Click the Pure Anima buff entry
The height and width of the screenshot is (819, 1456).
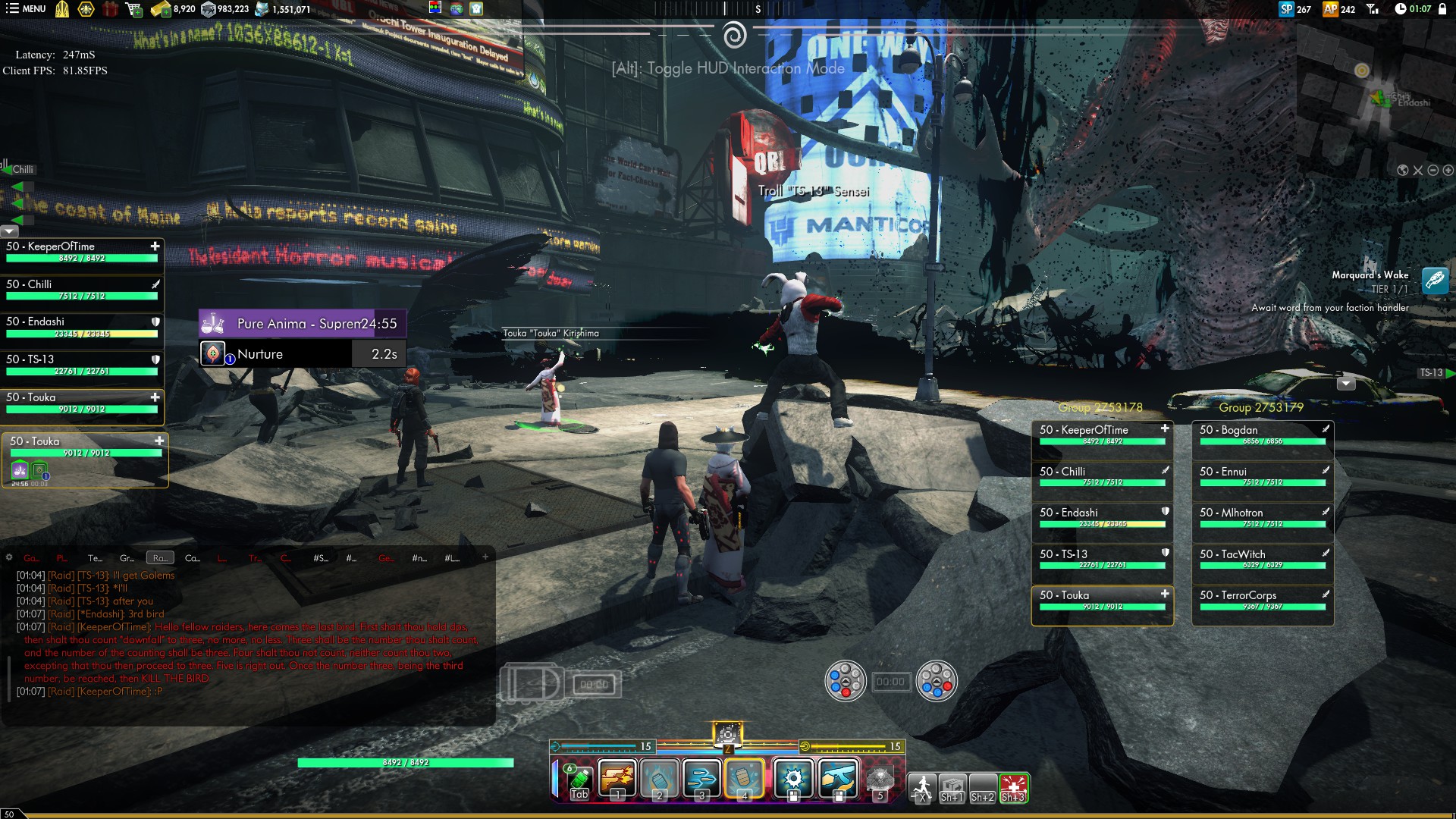pos(303,324)
